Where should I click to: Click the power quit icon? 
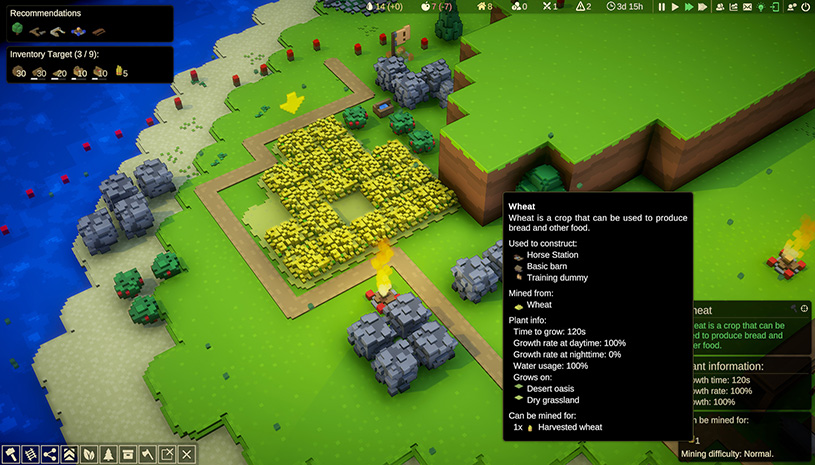(804, 7)
